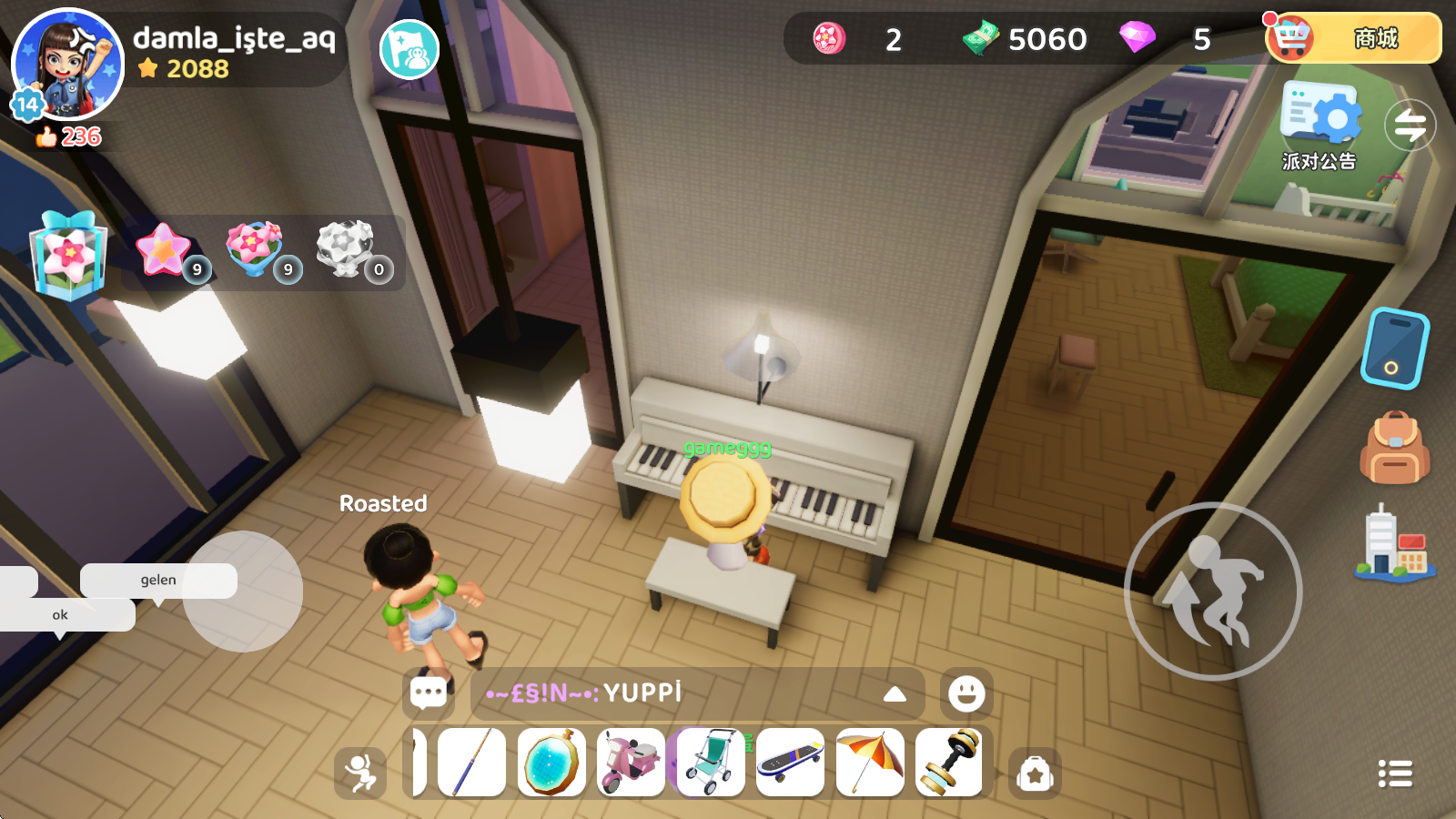Send a pink star gift

click(x=166, y=250)
